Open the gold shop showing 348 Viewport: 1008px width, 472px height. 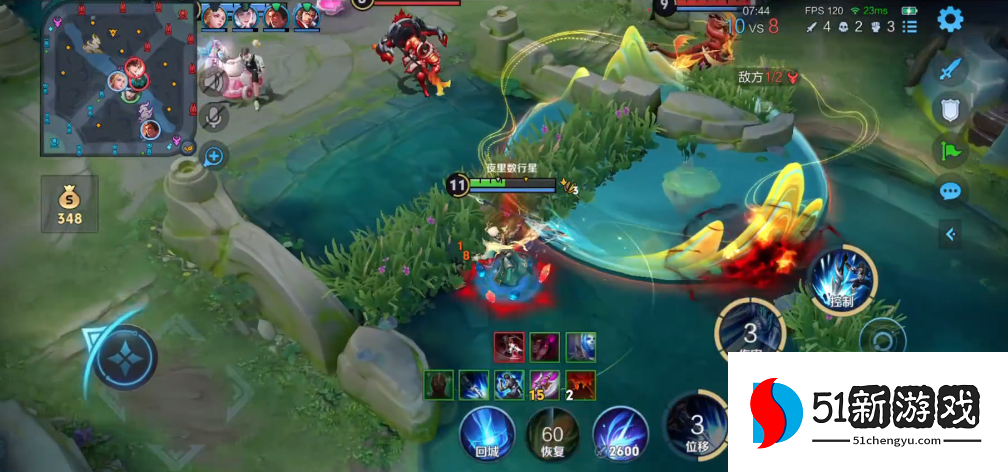(69, 205)
